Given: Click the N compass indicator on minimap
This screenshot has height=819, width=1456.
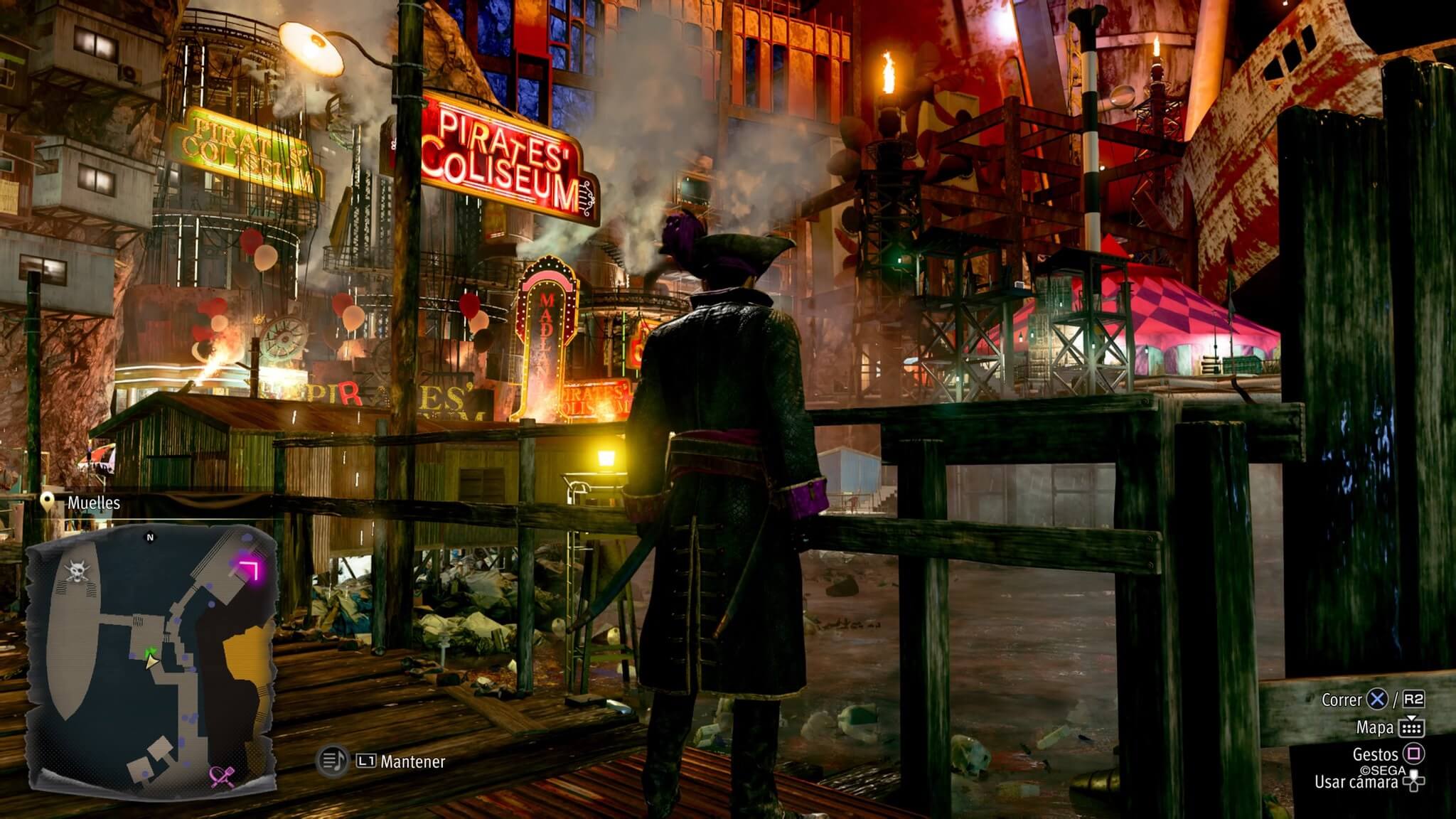Looking at the screenshot, I should click(x=150, y=537).
